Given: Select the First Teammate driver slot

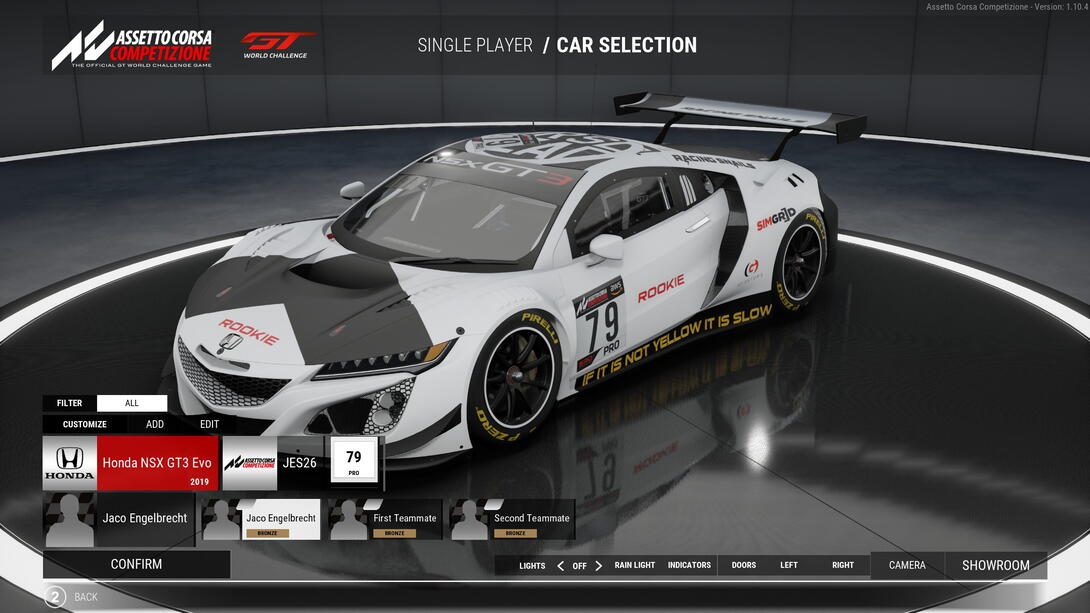Looking at the screenshot, I should (x=385, y=520).
